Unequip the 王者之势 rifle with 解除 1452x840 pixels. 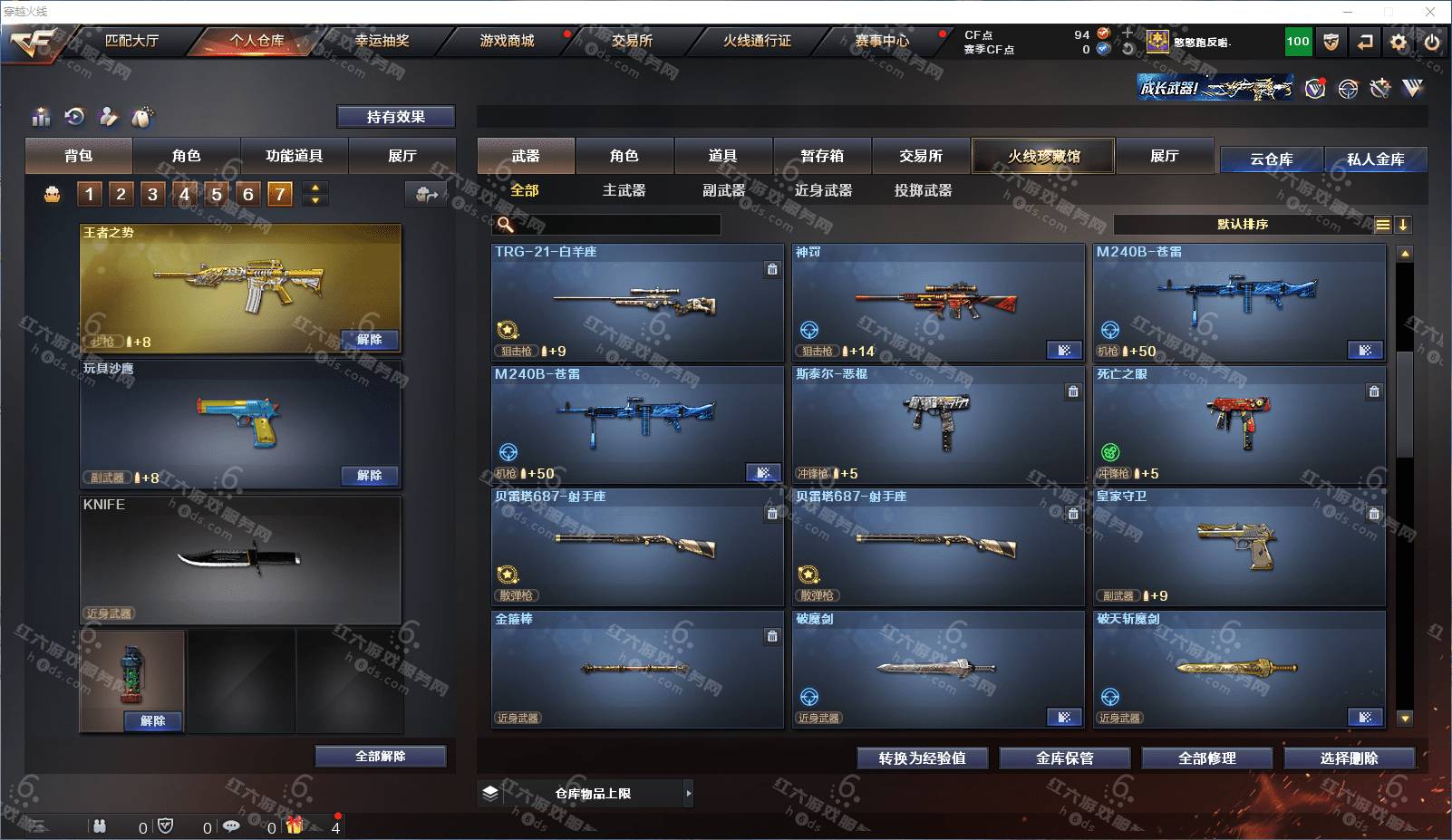pyautogui.click(x=369, y=340)
